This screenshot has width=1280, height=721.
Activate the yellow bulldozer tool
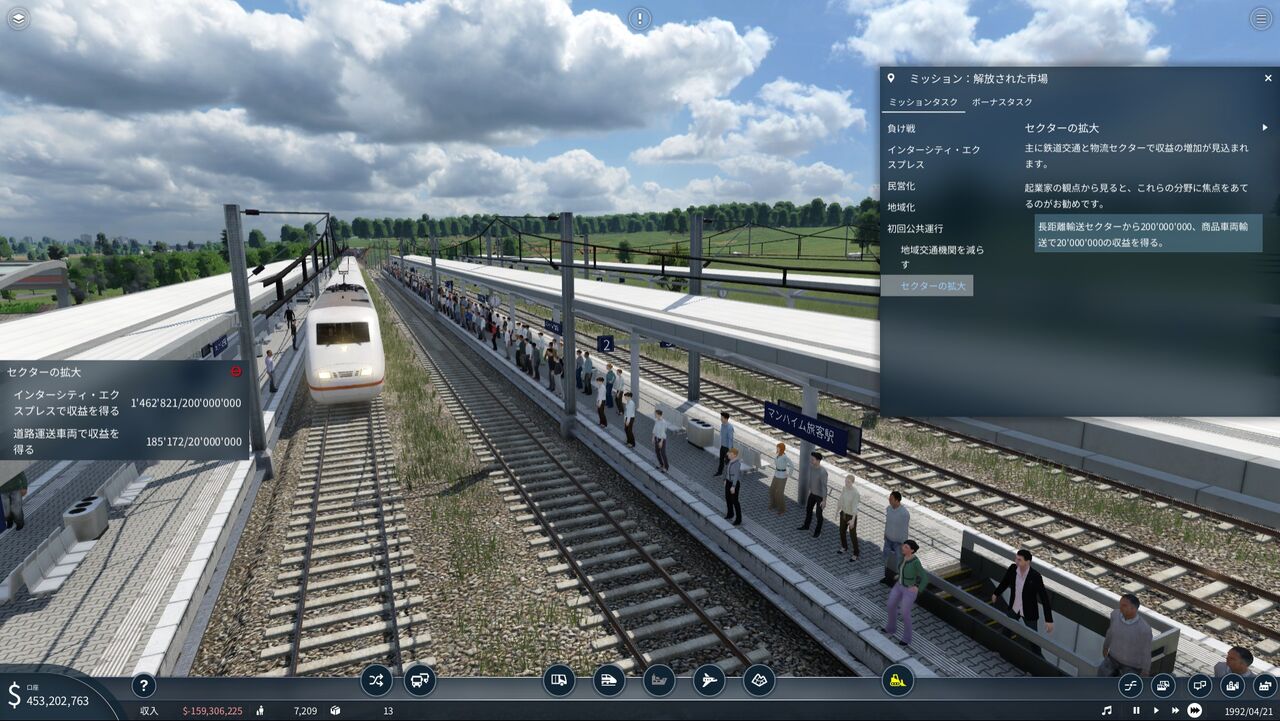pyautogui.click(x=898, y=681)
